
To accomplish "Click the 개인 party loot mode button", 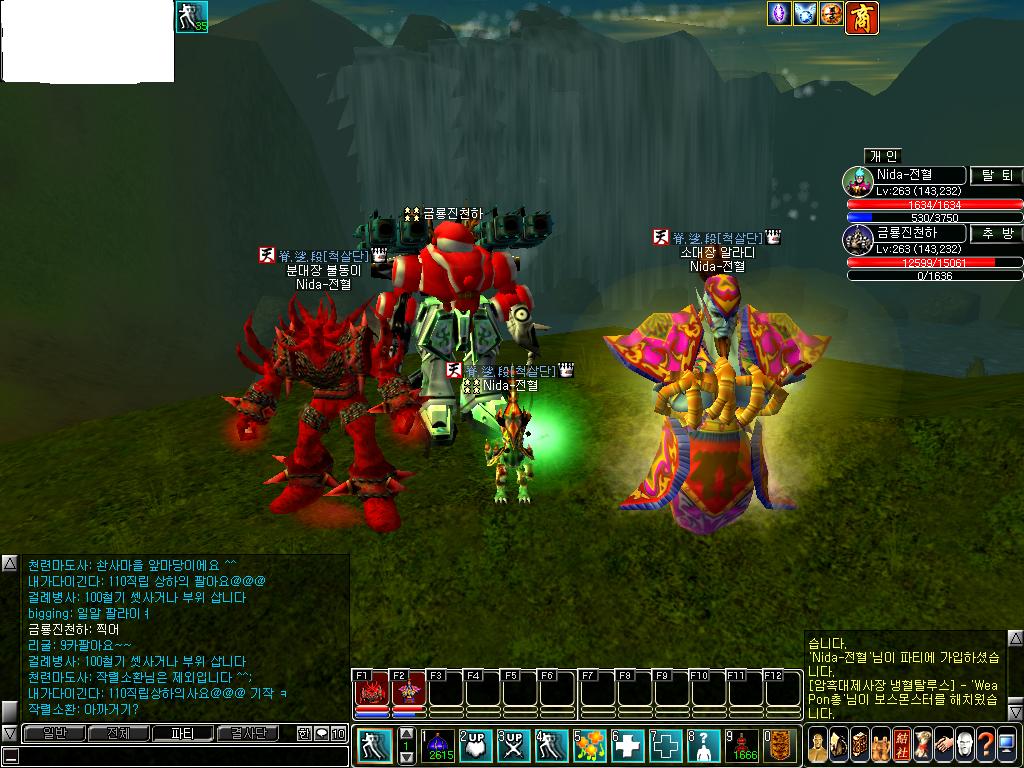I will point(883,155).
